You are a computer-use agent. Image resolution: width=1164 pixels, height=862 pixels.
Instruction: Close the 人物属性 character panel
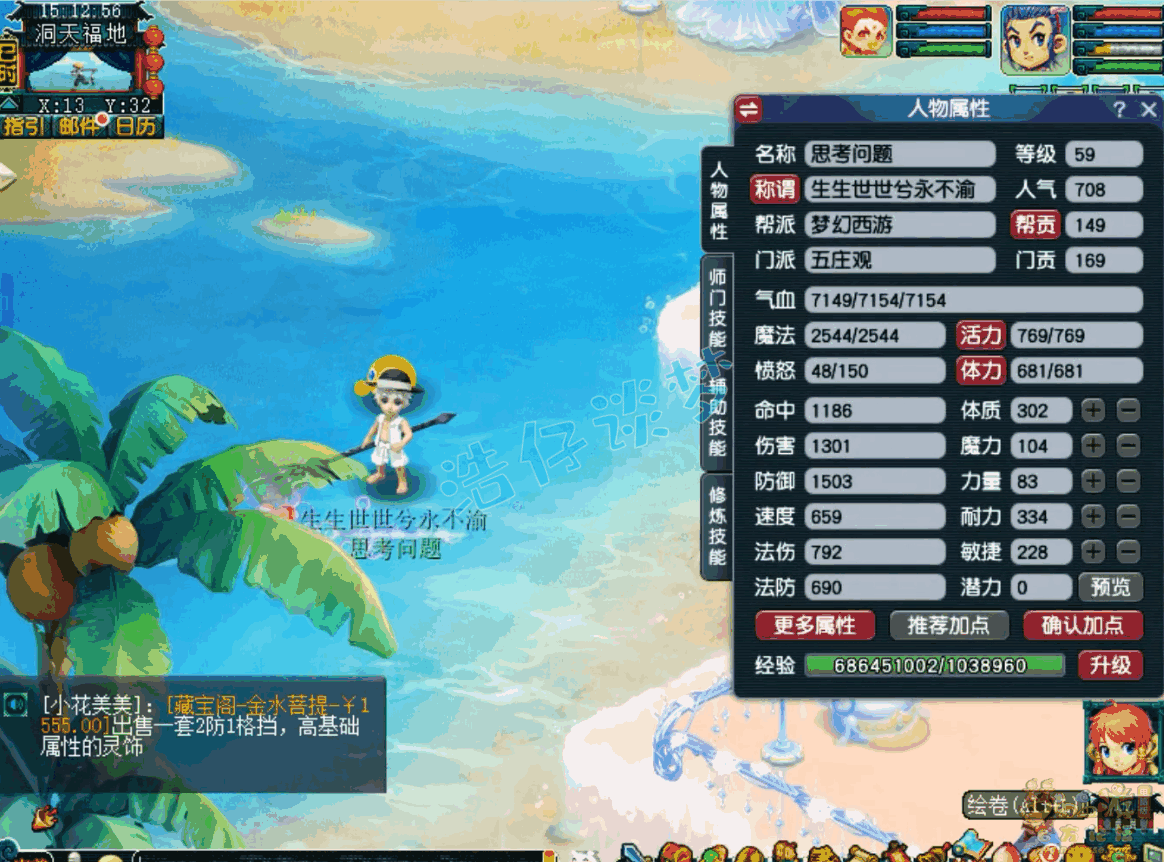[x=1148, y=110]
